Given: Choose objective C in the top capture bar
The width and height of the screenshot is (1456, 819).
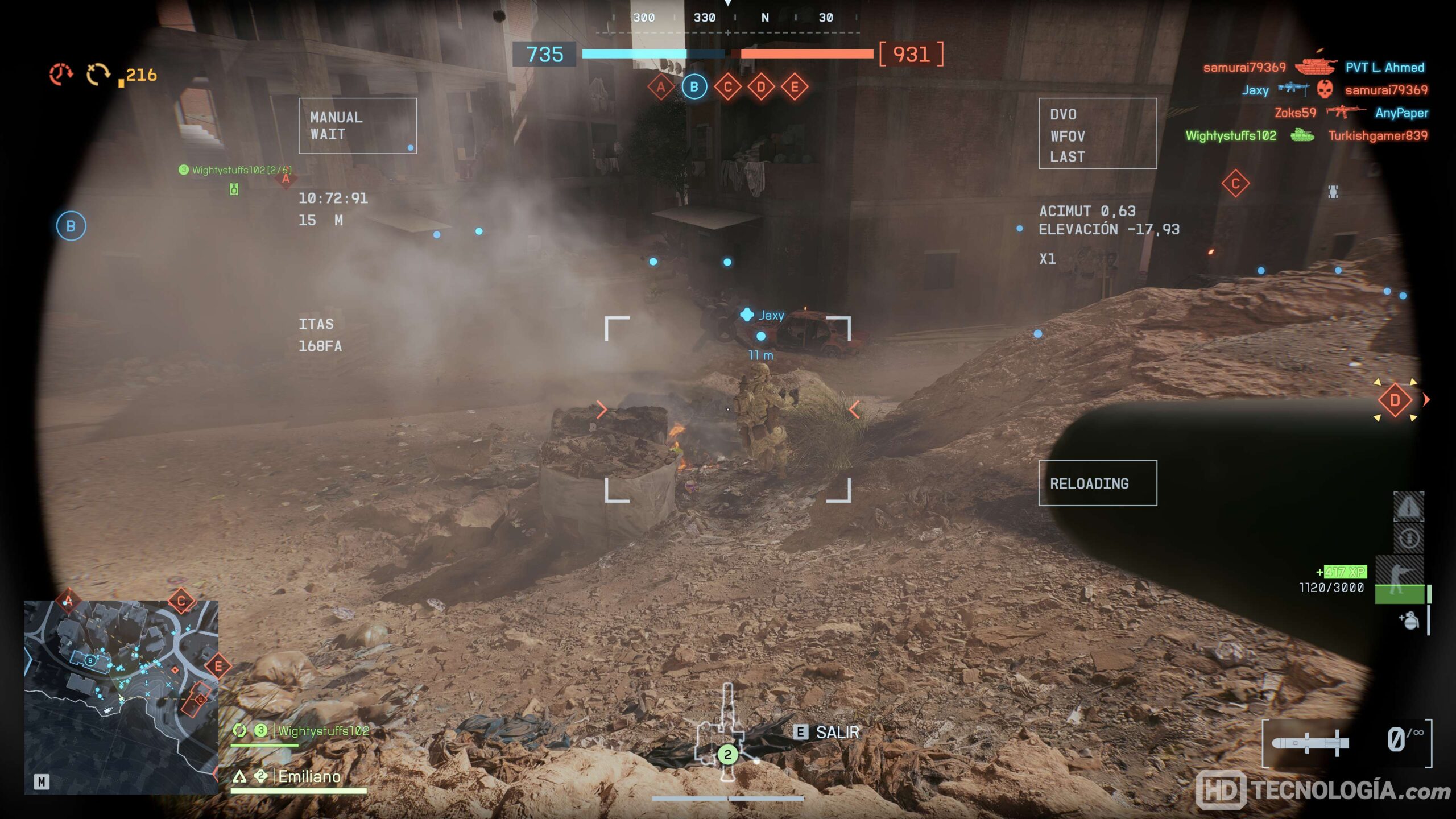Looking at the screenshot, I should [727, 87].
